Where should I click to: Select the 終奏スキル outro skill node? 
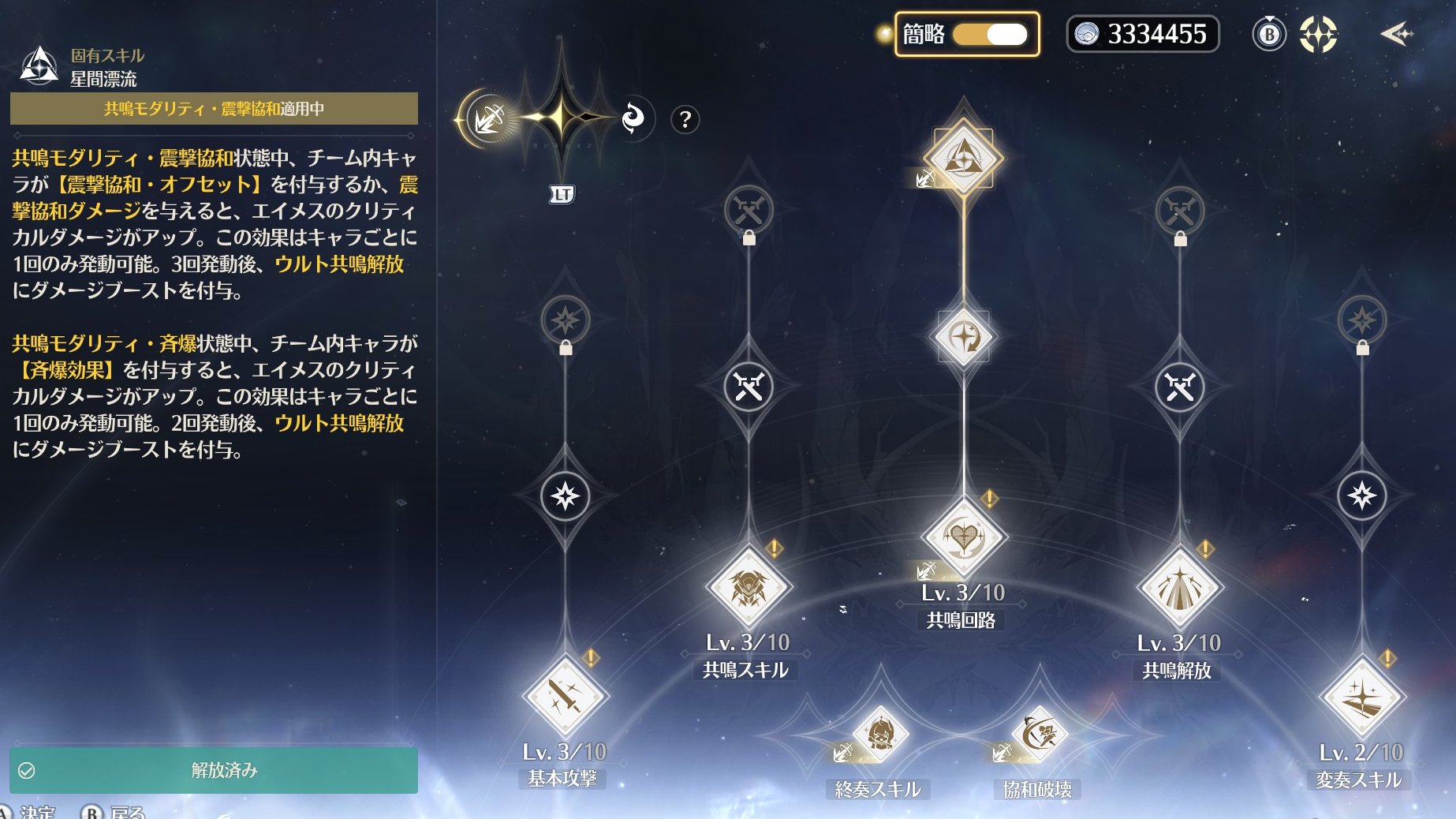pos(879,735)
